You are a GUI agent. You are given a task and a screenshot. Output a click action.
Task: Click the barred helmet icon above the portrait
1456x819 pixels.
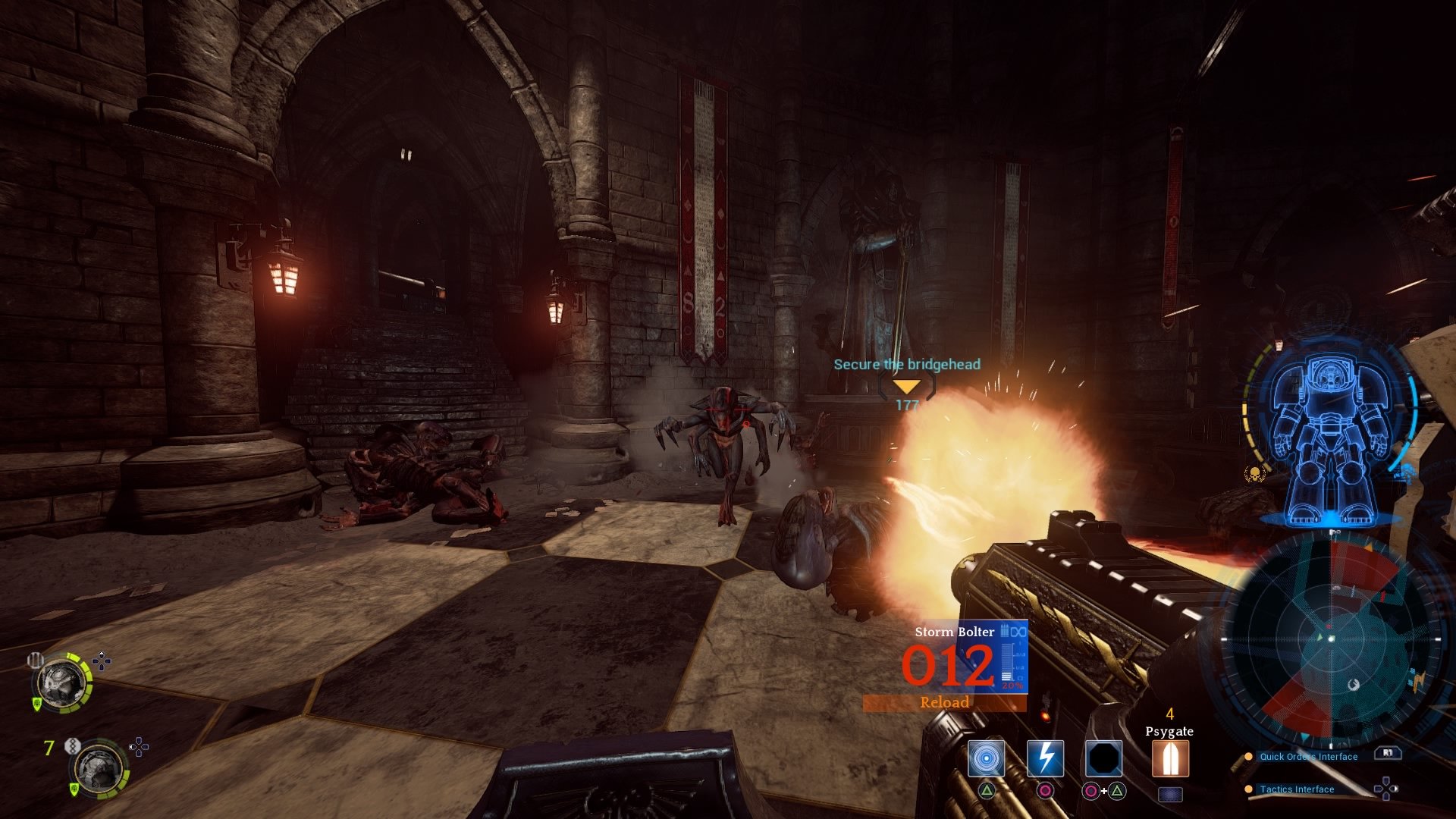pos(35,660)
